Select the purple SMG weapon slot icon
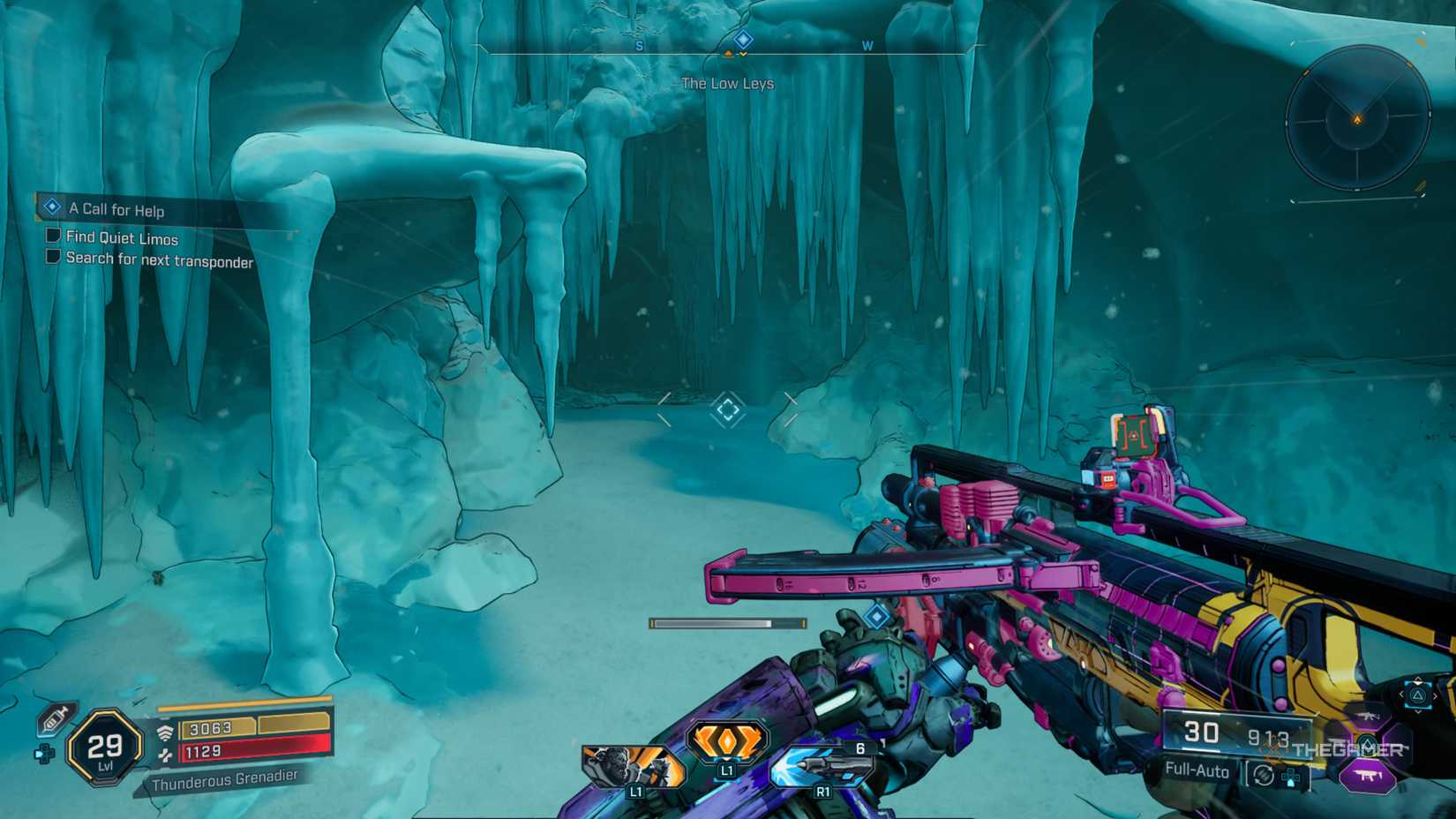This screenshot has height=819, width=1456. 1368,775
